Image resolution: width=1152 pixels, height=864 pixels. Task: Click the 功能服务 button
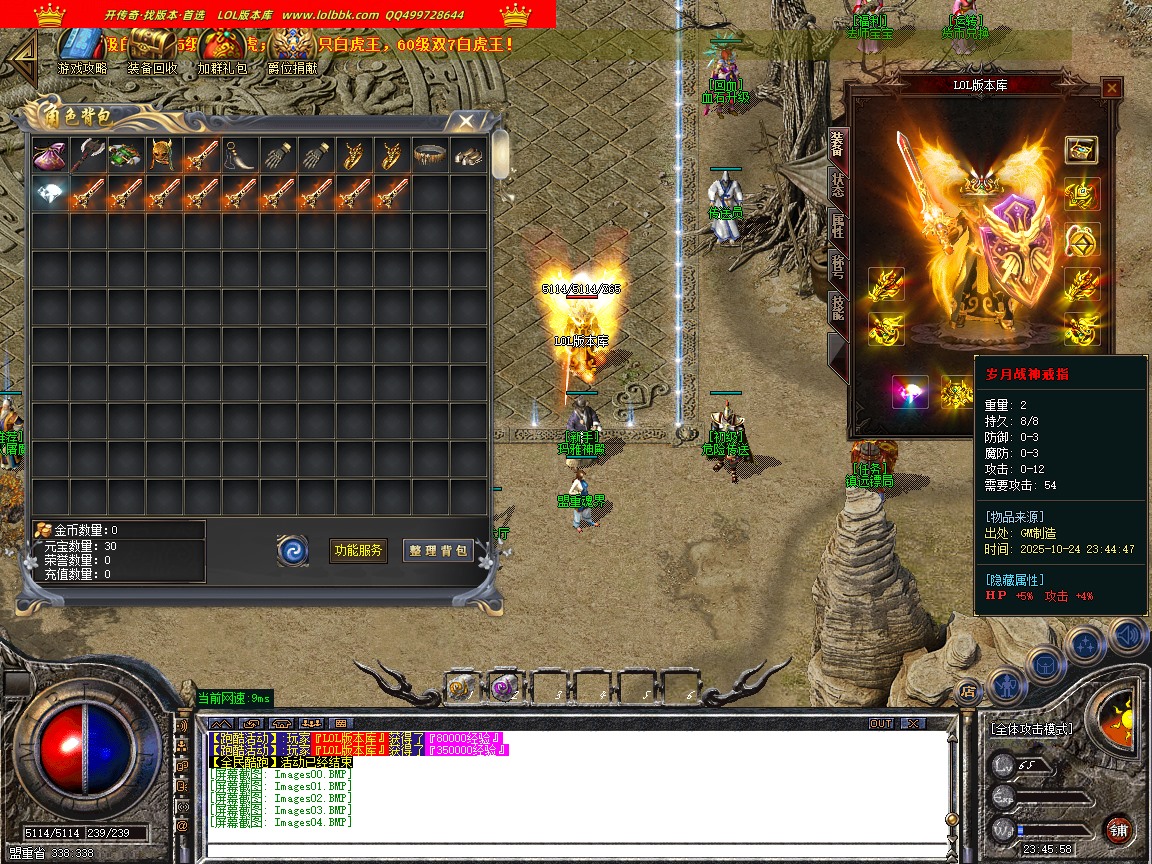point(358,550)
